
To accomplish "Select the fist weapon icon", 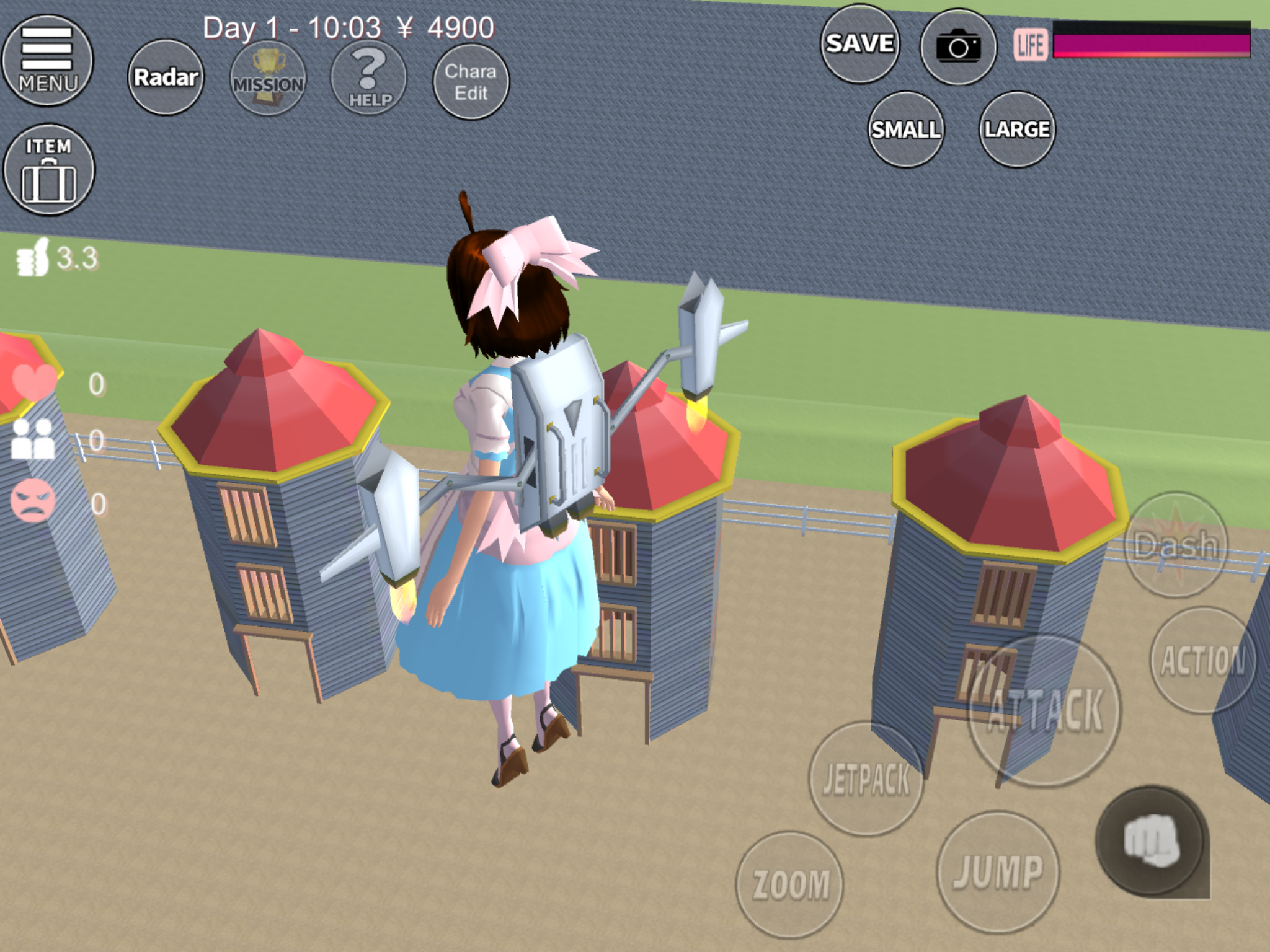I will tap(1152, 840).
